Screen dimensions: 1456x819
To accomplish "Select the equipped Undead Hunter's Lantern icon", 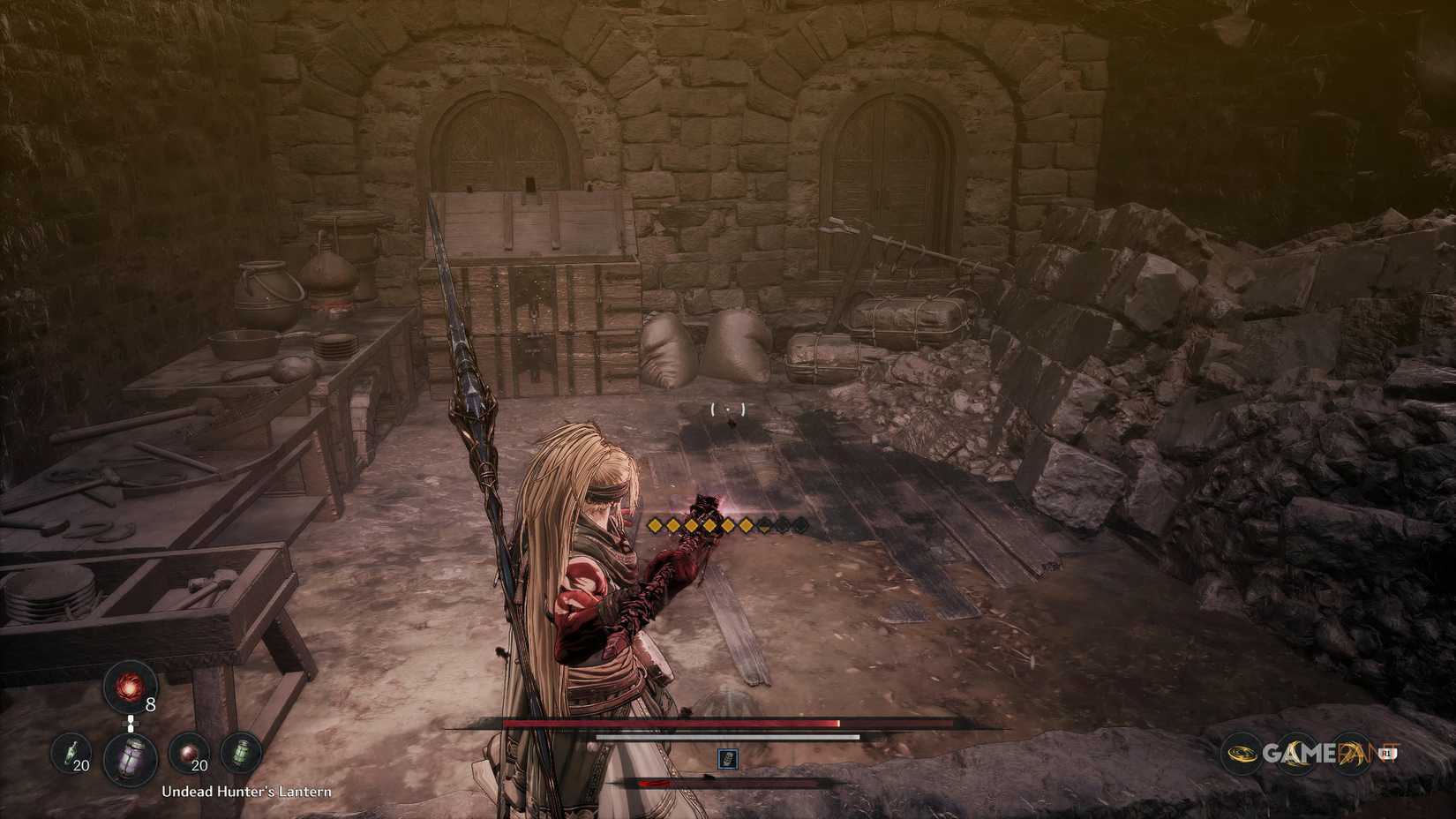I will tap(130, 759).
